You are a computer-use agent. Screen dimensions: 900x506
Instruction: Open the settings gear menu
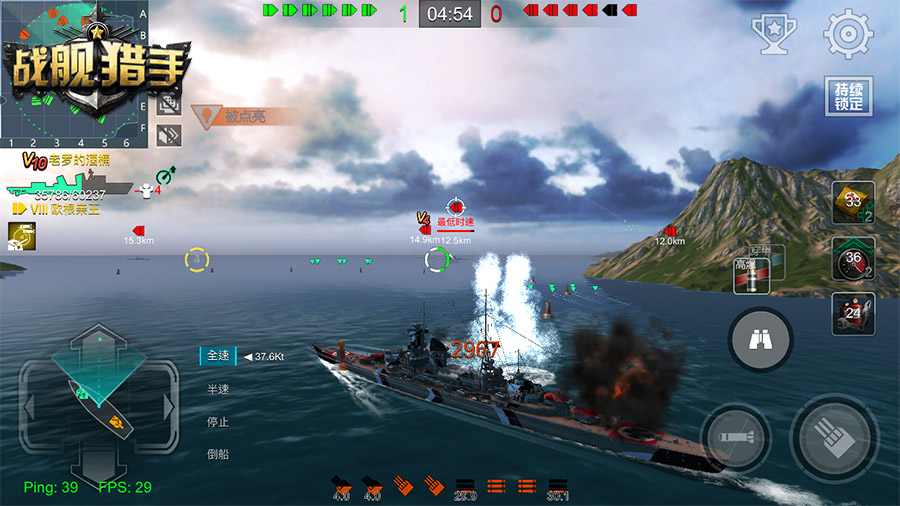[847, 35]
